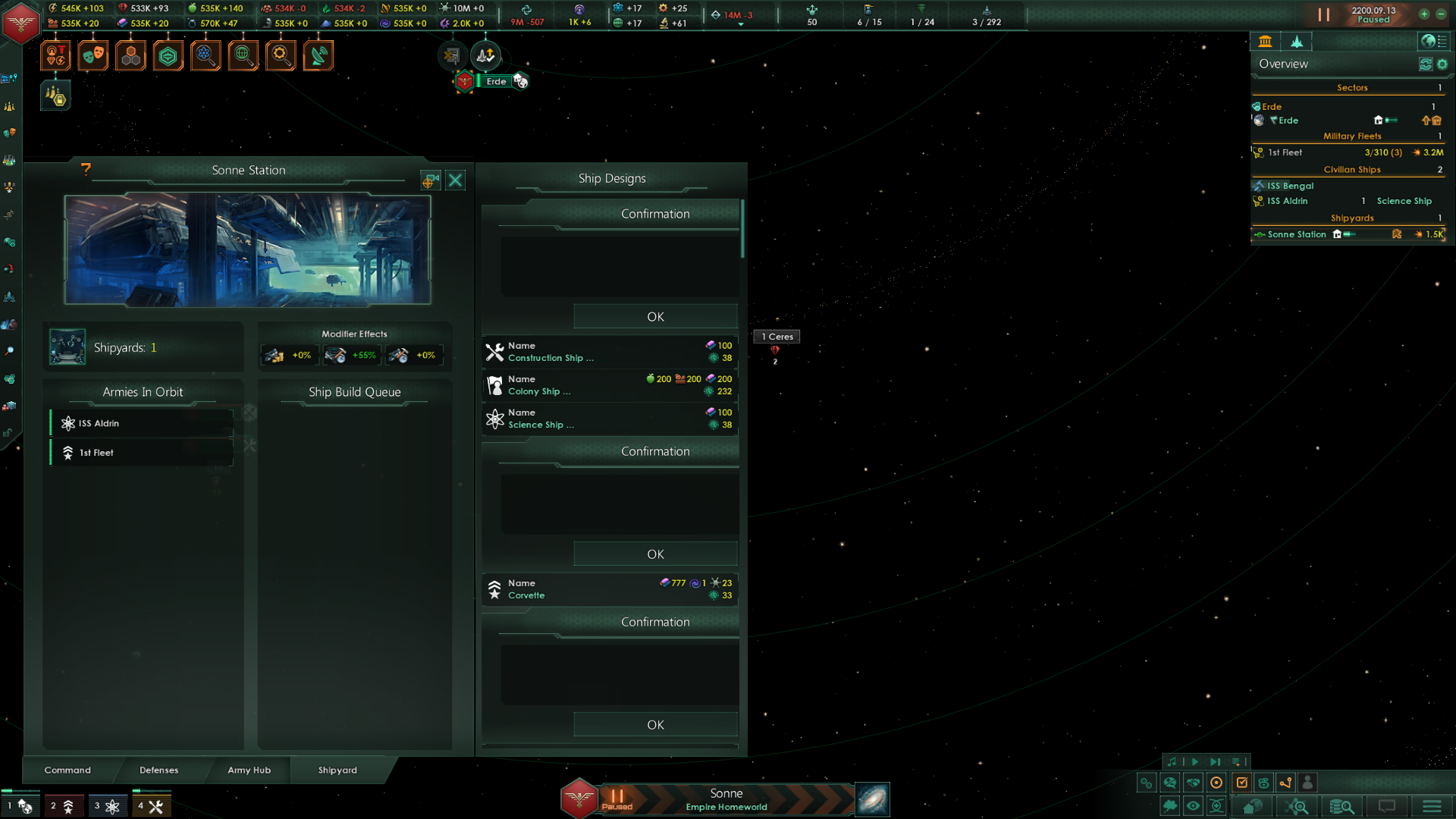The image size is (1456, 819).
Task: Unpause the game with pause button
Action: pyautogui.click(x=1323, y=13)
